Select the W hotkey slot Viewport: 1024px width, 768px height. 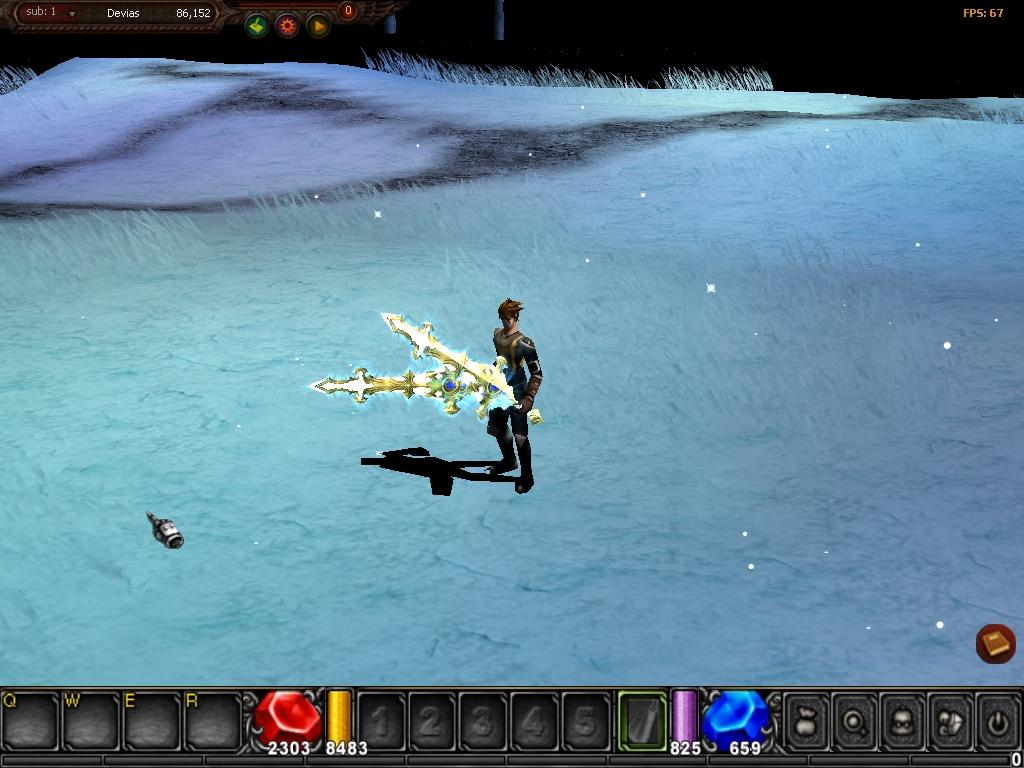(91, 719)
